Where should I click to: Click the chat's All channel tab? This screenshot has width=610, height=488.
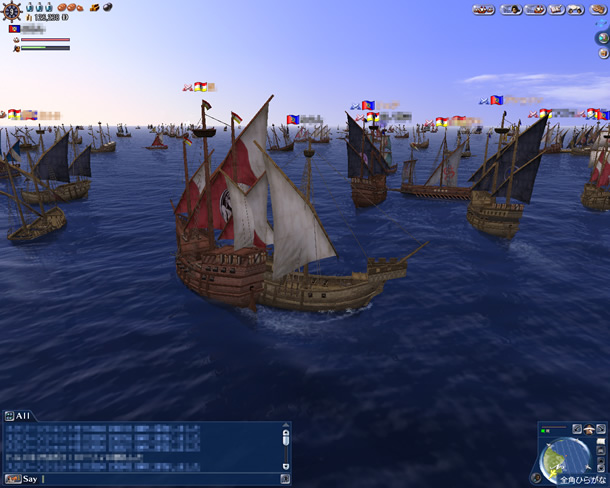[x=18, y=415]
